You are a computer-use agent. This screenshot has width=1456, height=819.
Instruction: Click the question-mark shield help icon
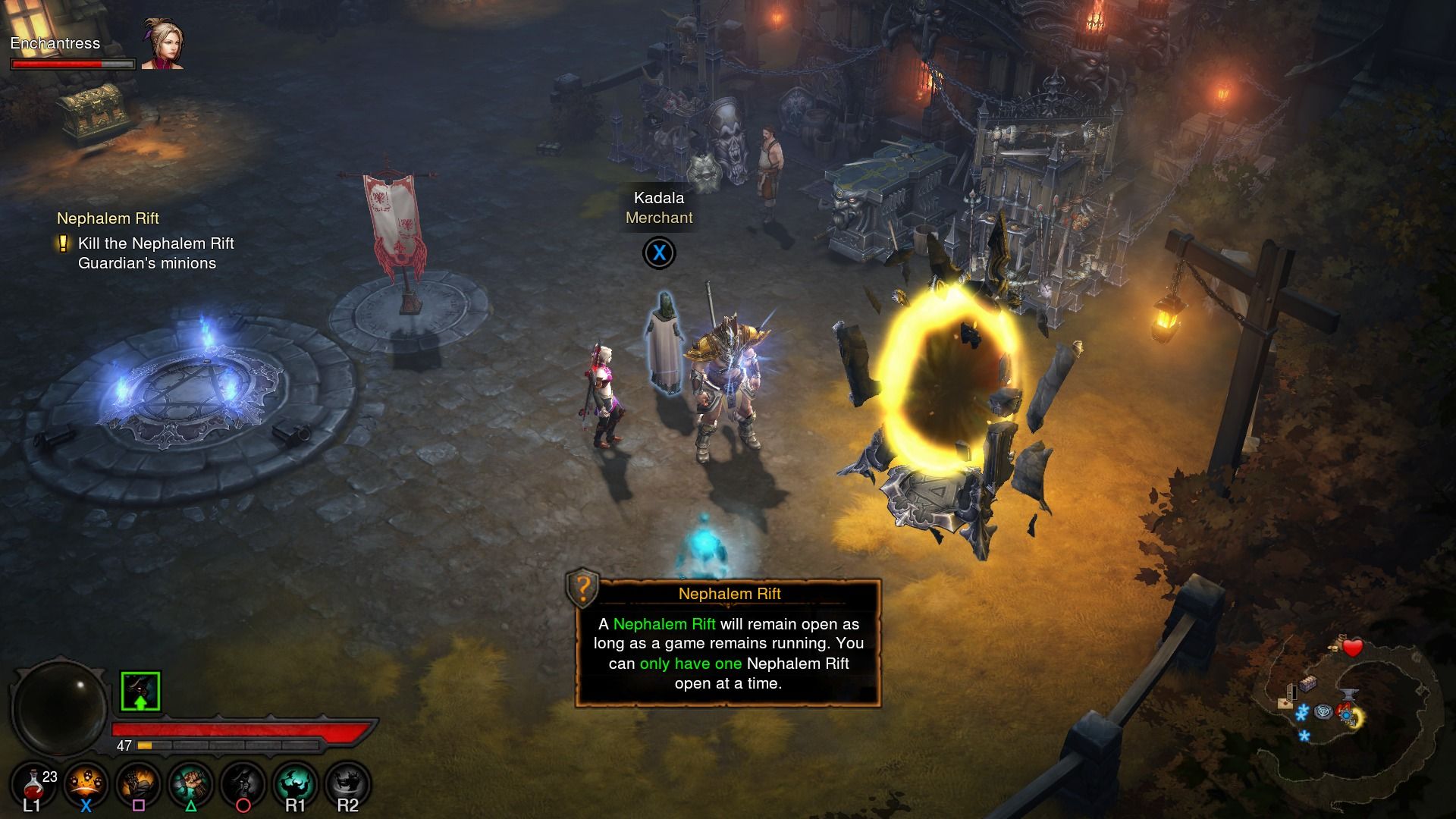tap(582, 588)
